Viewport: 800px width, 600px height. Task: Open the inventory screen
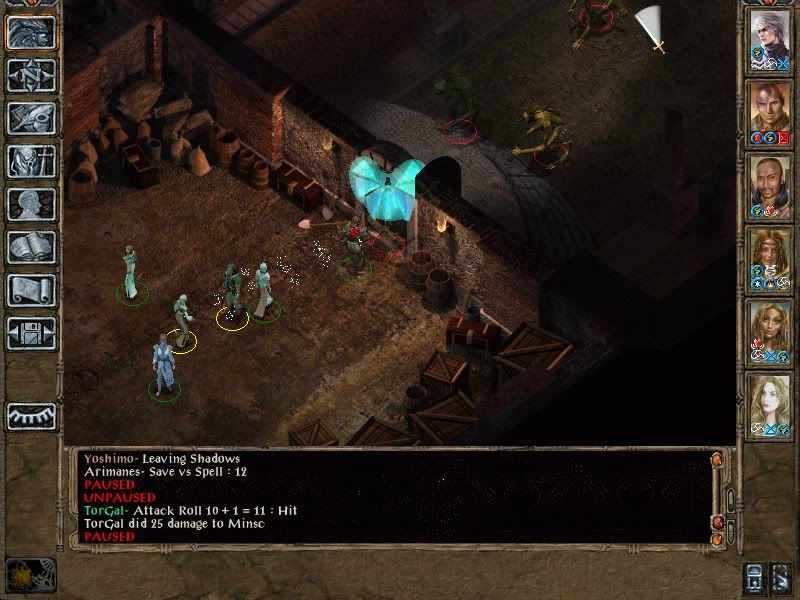tap(31, 161)
